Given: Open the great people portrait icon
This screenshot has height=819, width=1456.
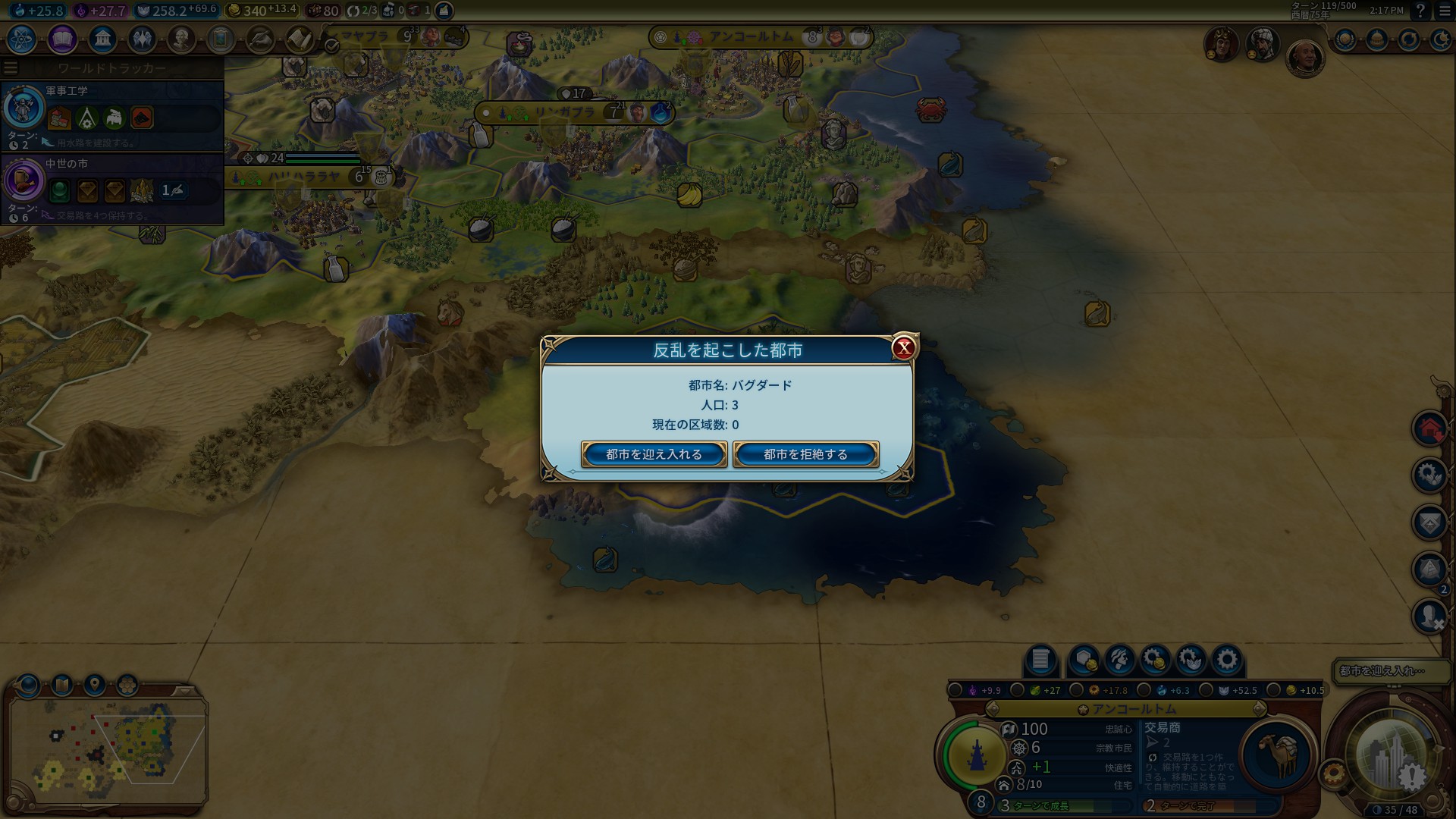Looking at the screenshot, I should click(x=181, y=39).
